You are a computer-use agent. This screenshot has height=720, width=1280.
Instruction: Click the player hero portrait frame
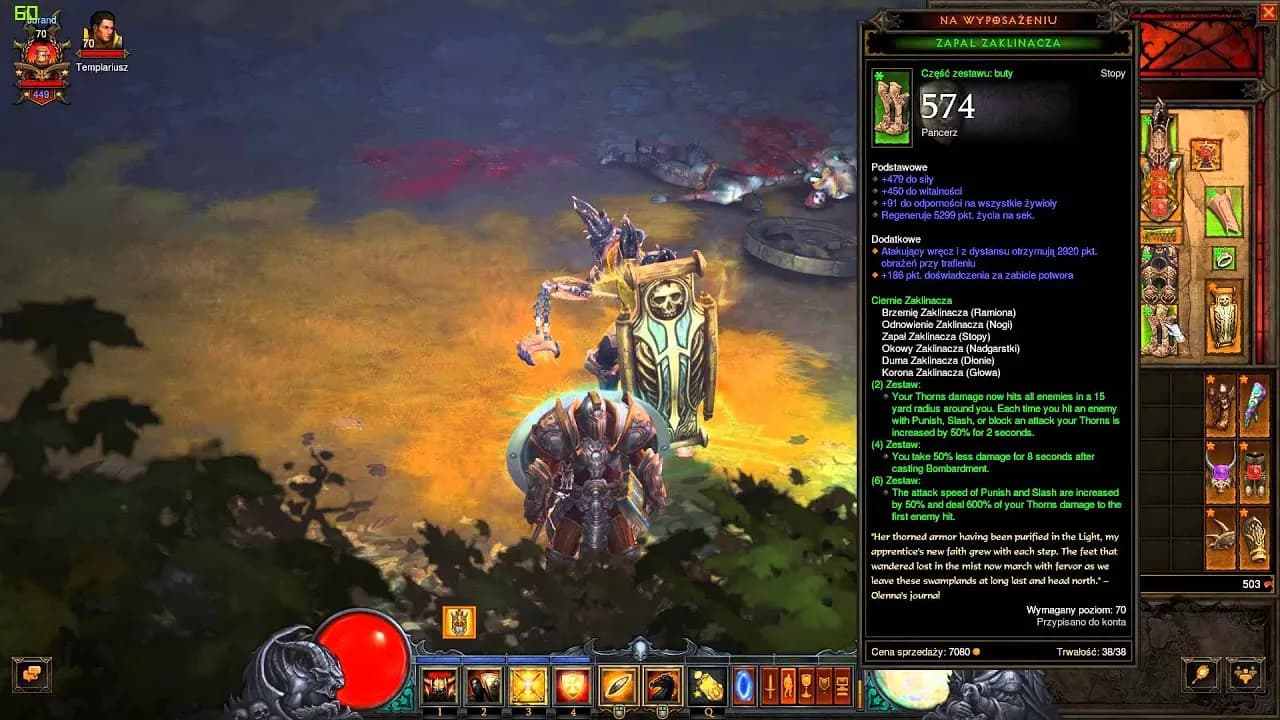41,60
